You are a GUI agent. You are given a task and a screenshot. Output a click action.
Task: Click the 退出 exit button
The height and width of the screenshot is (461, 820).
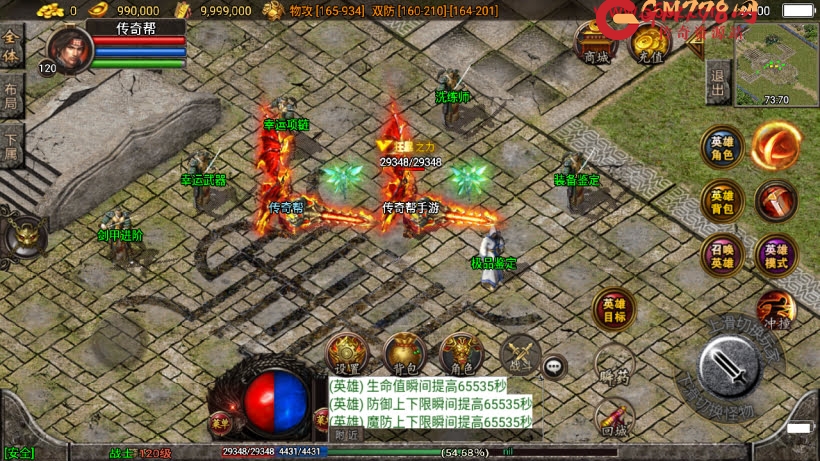pyautogui.click(x=717, y=77)
